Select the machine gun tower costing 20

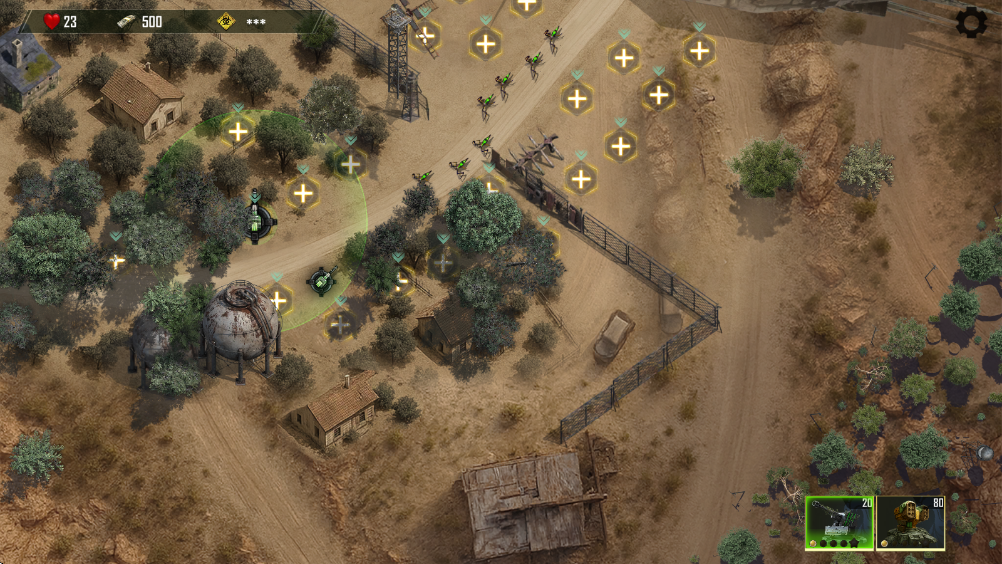839,523
